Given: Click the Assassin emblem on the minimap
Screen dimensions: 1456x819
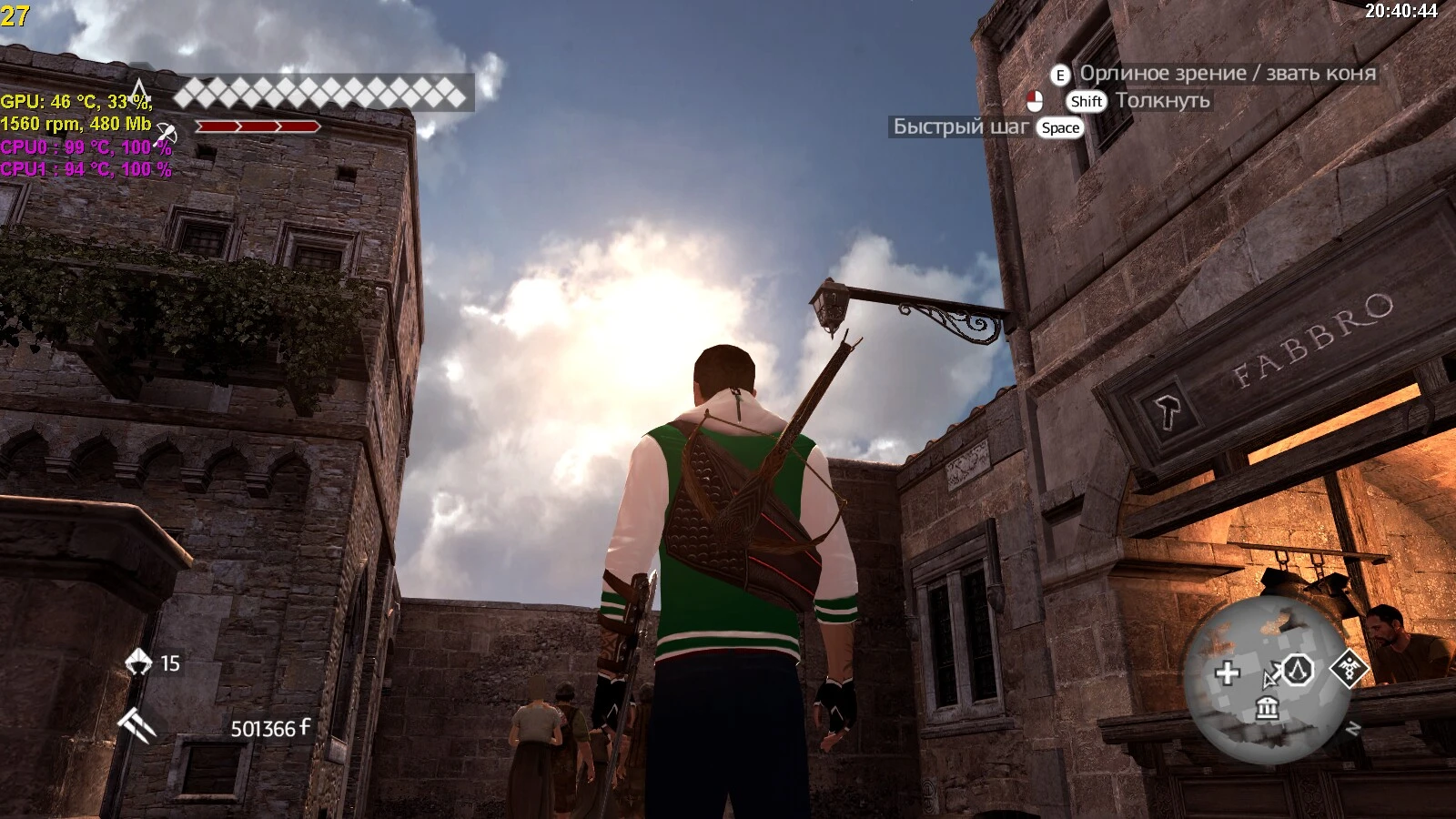Looking at the screenshot, I should [1297, 670].
